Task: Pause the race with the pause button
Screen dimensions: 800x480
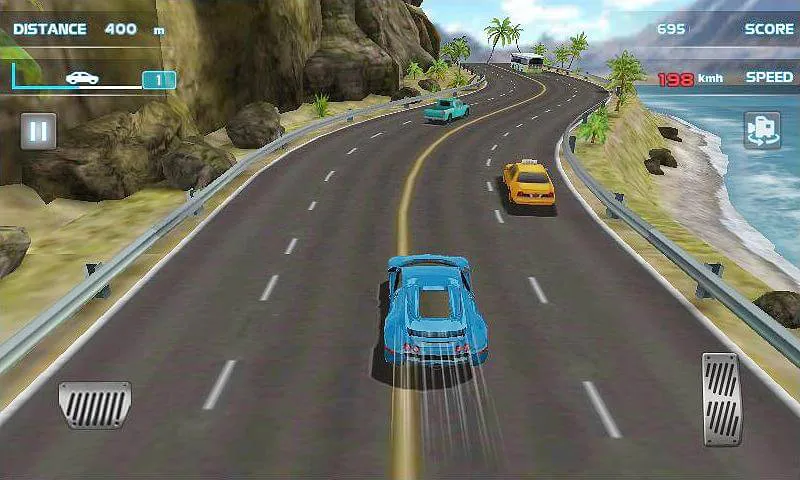Action: [38, 131]
